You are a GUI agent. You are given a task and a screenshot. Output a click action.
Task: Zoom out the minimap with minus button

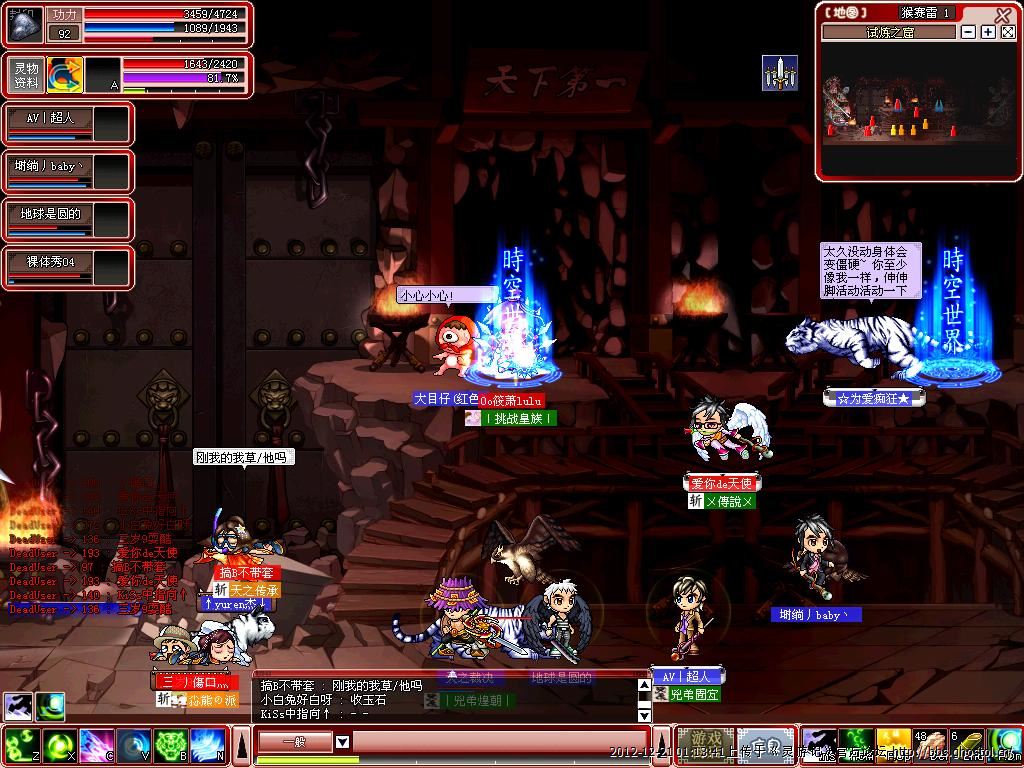(968, 32)
